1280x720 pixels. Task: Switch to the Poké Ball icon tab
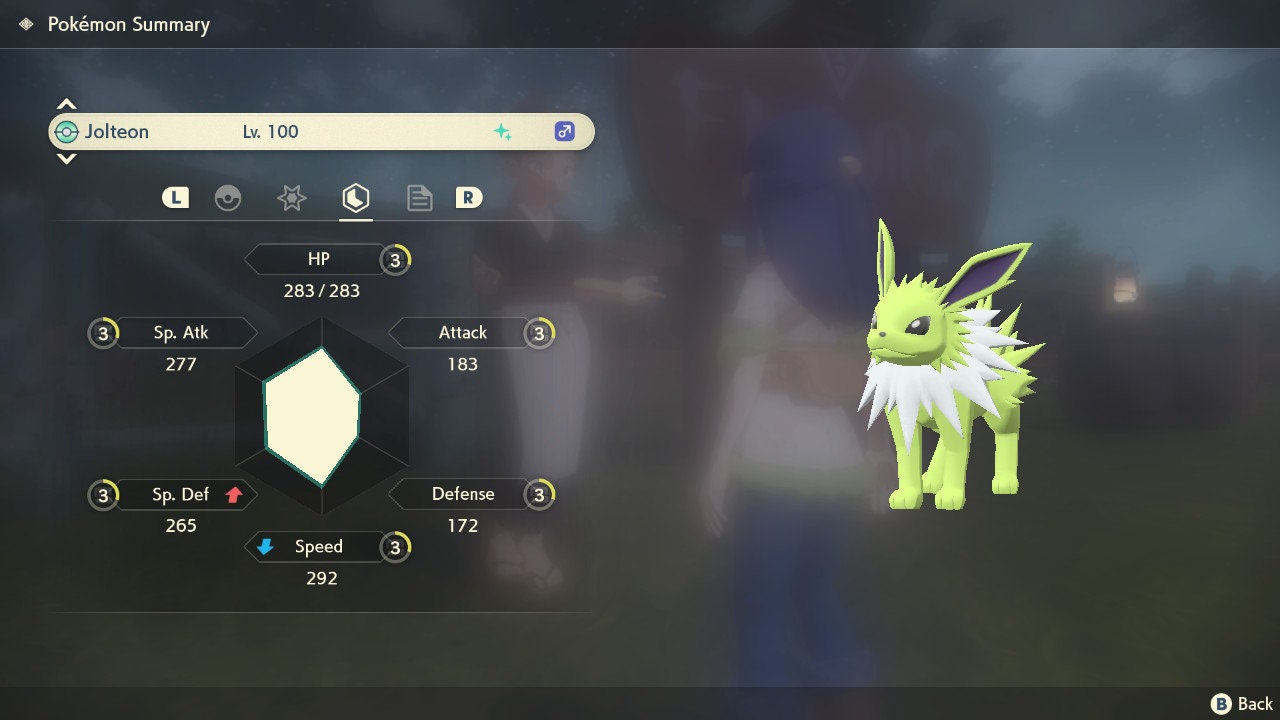[x=228, y=198]
